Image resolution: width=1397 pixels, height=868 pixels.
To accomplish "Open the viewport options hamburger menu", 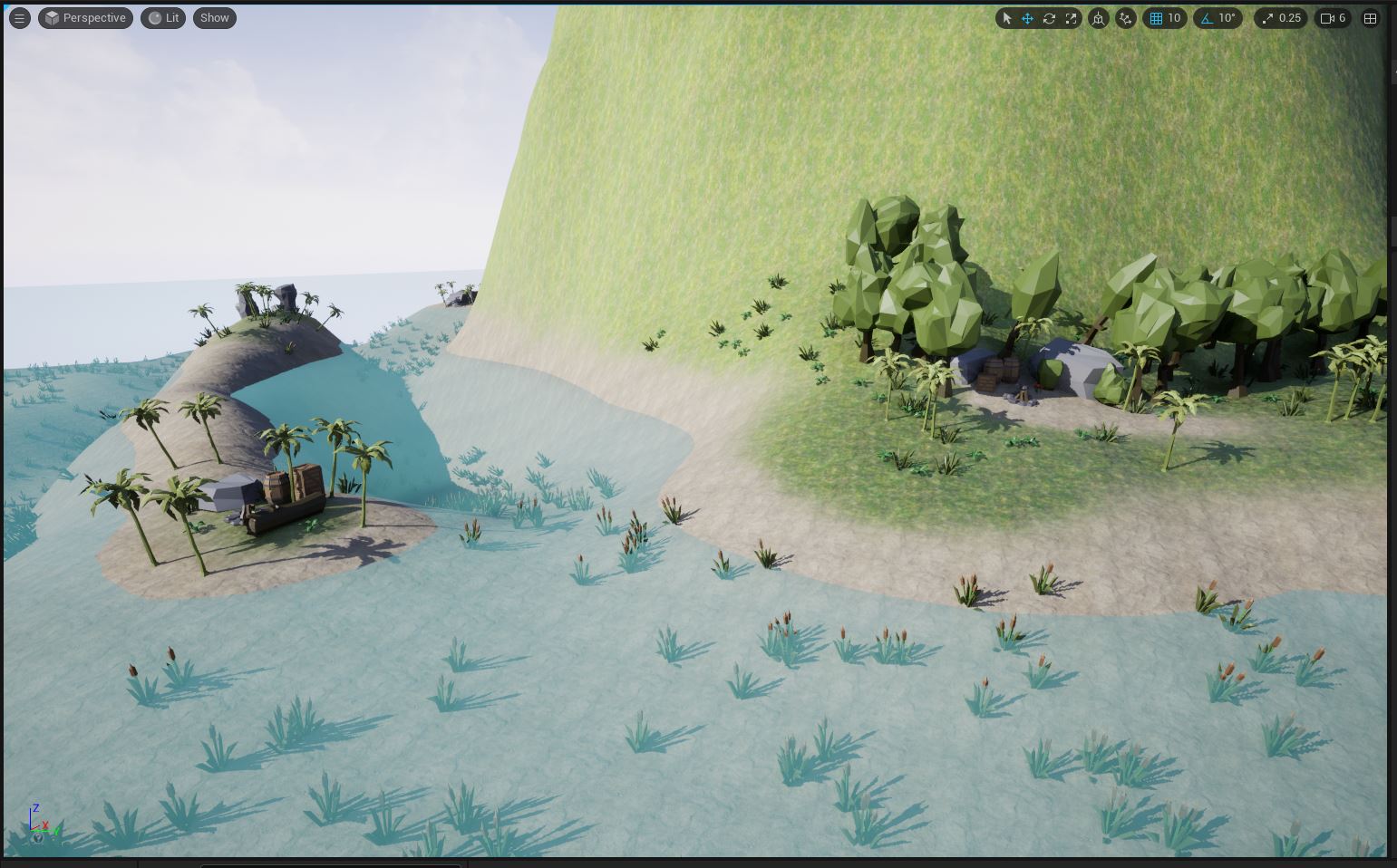I will pos(19,18).
